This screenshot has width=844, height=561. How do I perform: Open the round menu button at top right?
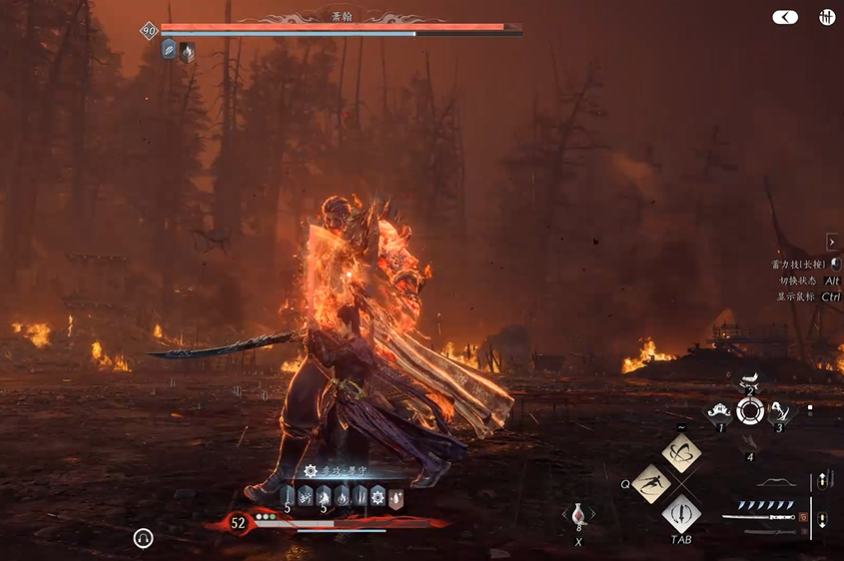pyautogui.click(x=827, y=17)
